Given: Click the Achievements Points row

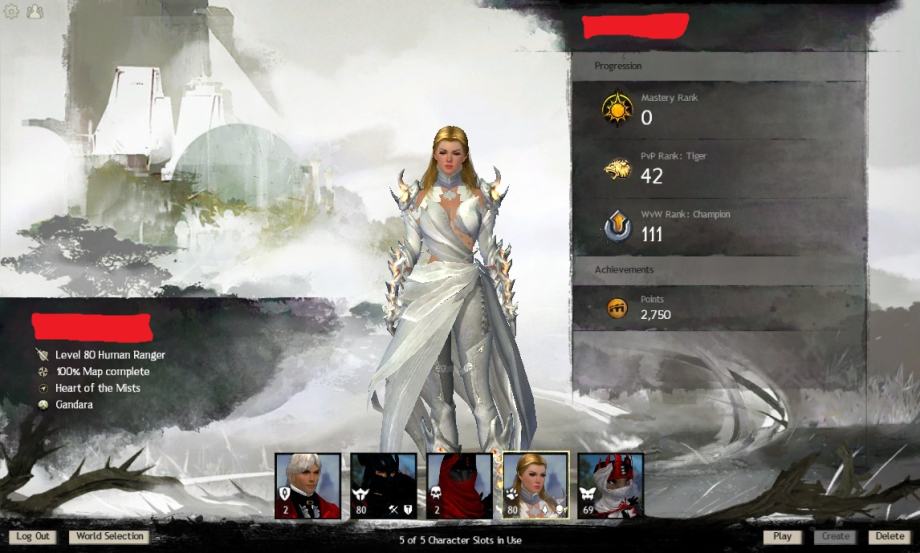Looking at the screenshot, I should pos(718,308).
